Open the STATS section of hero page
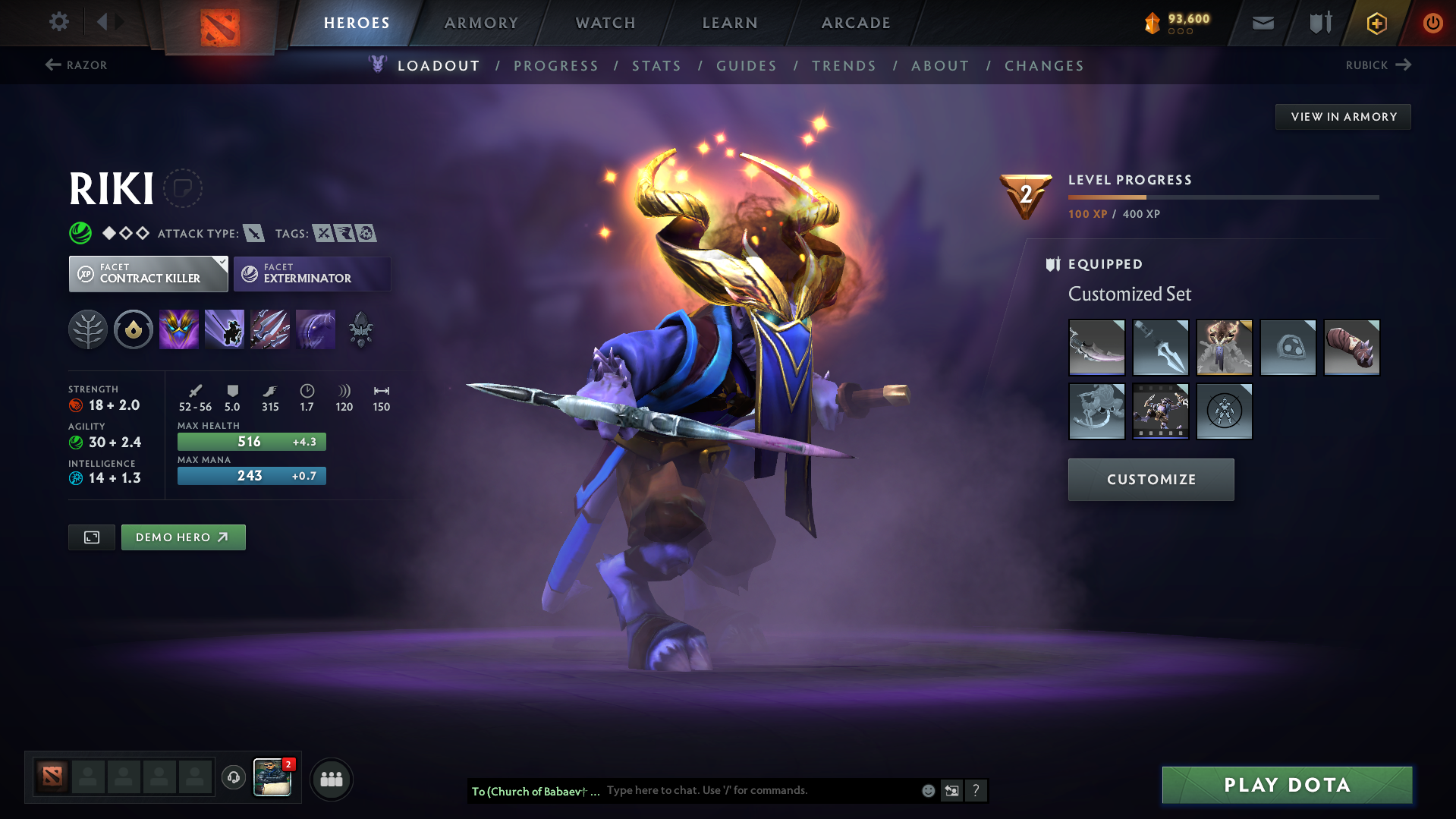Screen dimensions: 1456x819 point(656,66)
